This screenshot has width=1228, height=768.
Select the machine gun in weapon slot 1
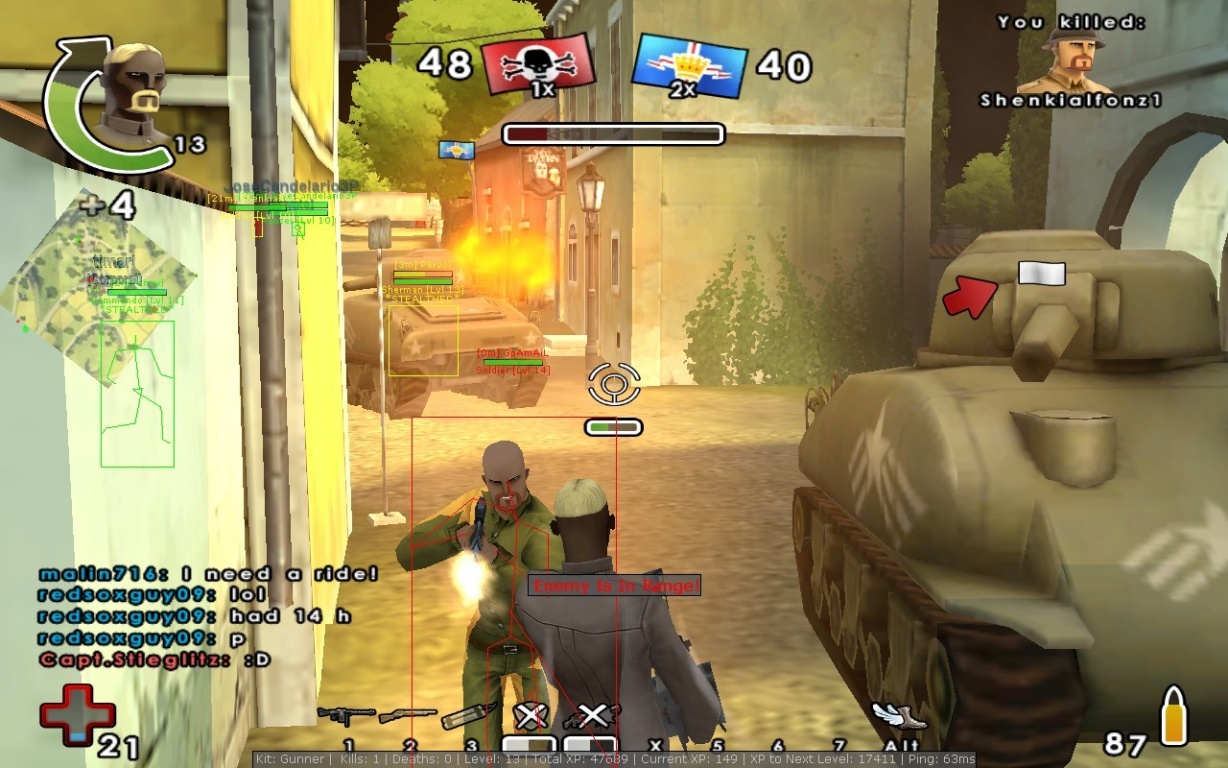click(345, 714)
